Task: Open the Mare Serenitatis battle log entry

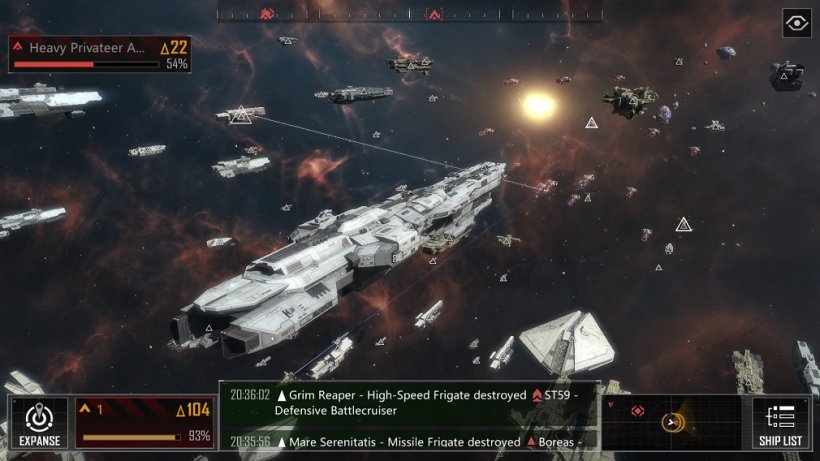Action: pyautogui.click(x=410, y=441)
